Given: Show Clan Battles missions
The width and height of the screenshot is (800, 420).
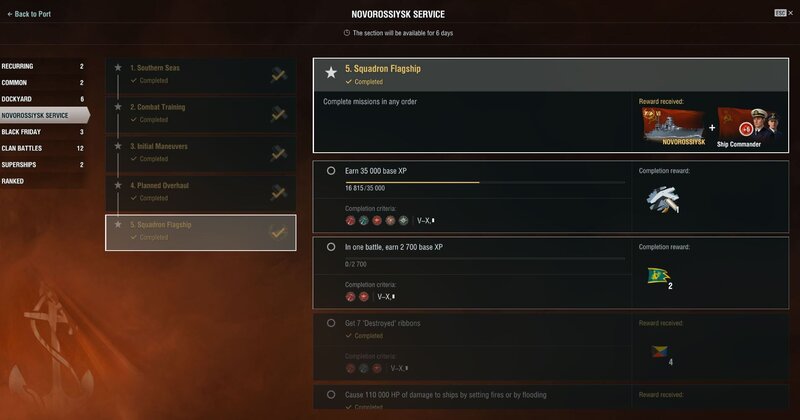Looking at the screenshot, I should point(44,148).
